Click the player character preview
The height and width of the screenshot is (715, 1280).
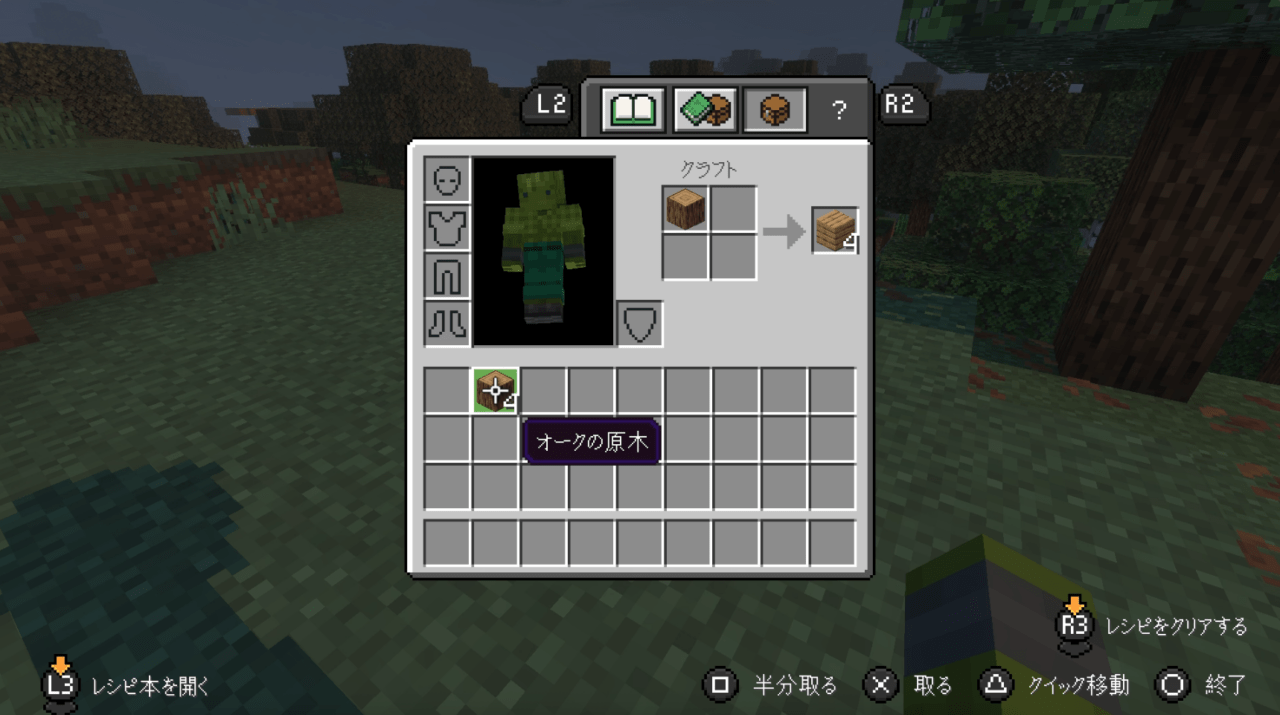(543, 251)
